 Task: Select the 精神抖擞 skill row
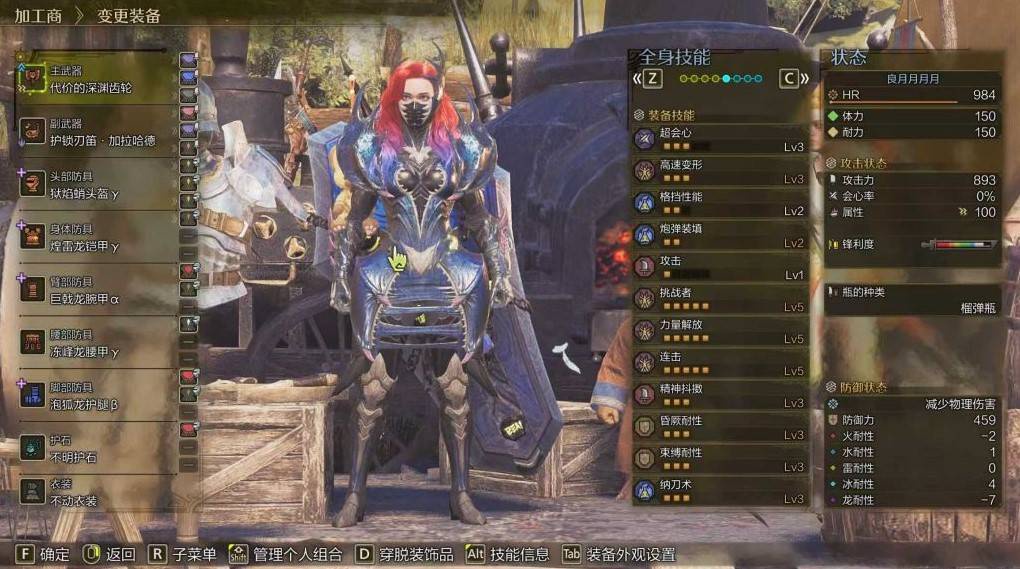click(x=719, y=395)
